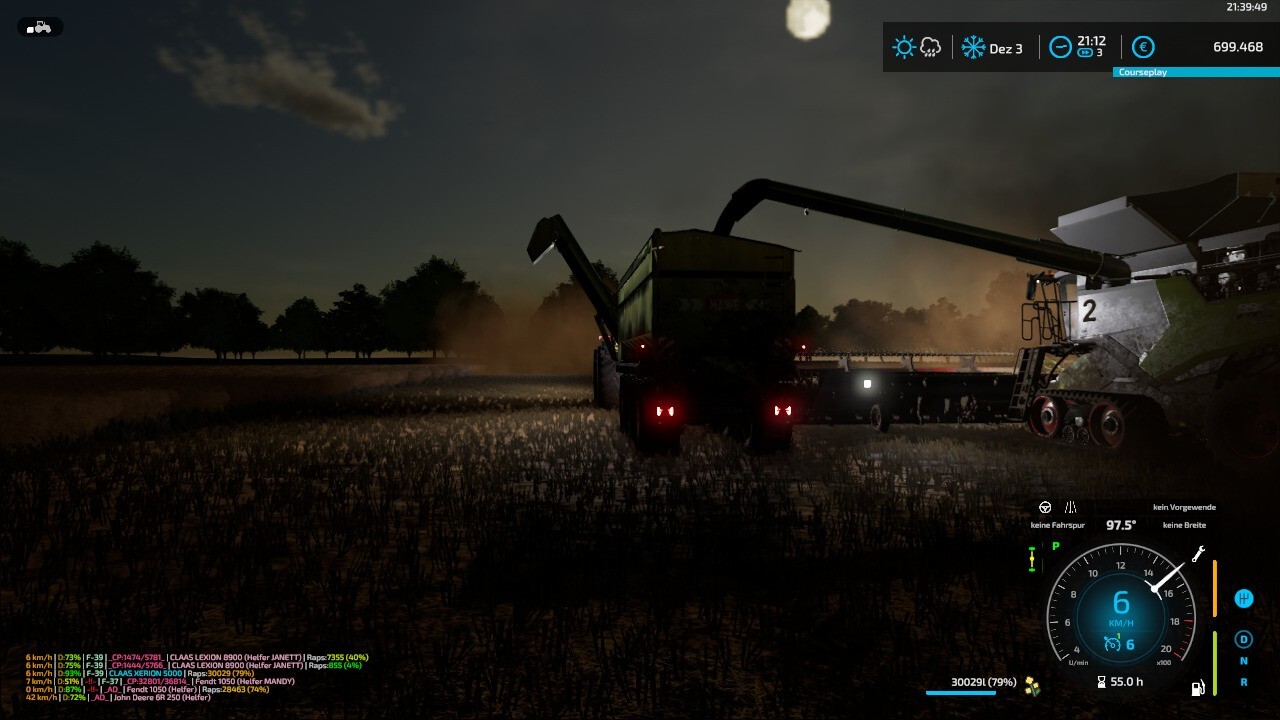The width and height of the screenshot is (1280, 720).
Task: Switch to the N neutral gear
Action: (x=1244, y=661)
